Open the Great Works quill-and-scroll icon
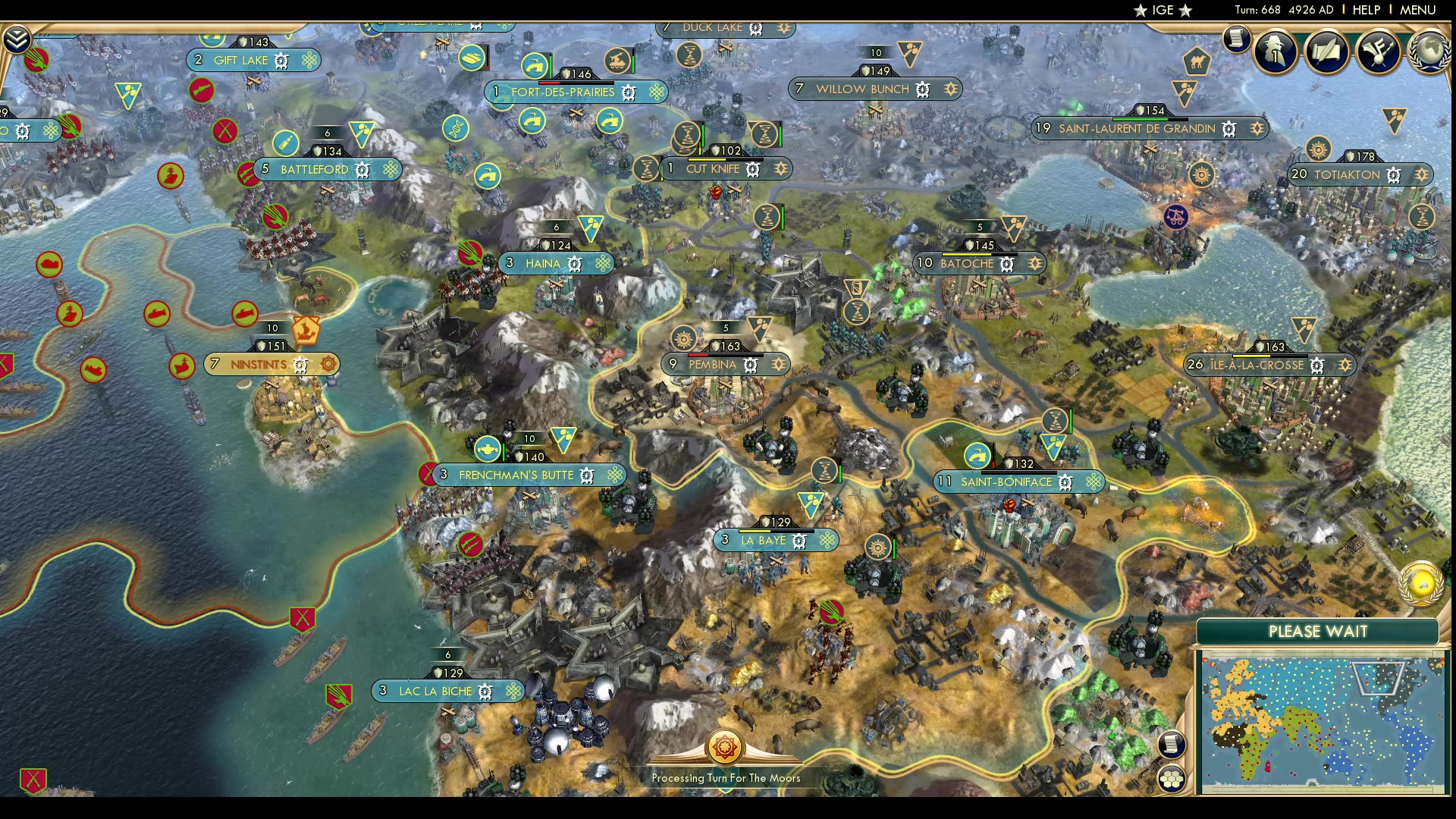This screenshot has height=819, width=1456. pyautogui.click(x=1329, y=52)
